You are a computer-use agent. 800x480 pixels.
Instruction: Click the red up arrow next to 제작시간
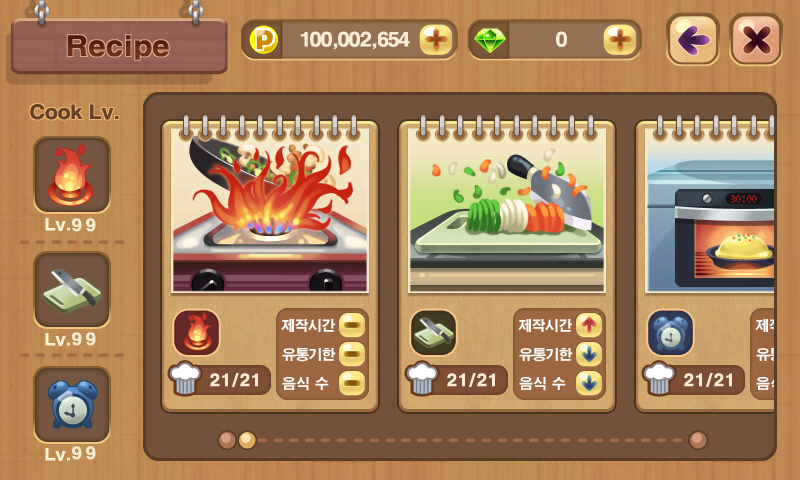589,325
